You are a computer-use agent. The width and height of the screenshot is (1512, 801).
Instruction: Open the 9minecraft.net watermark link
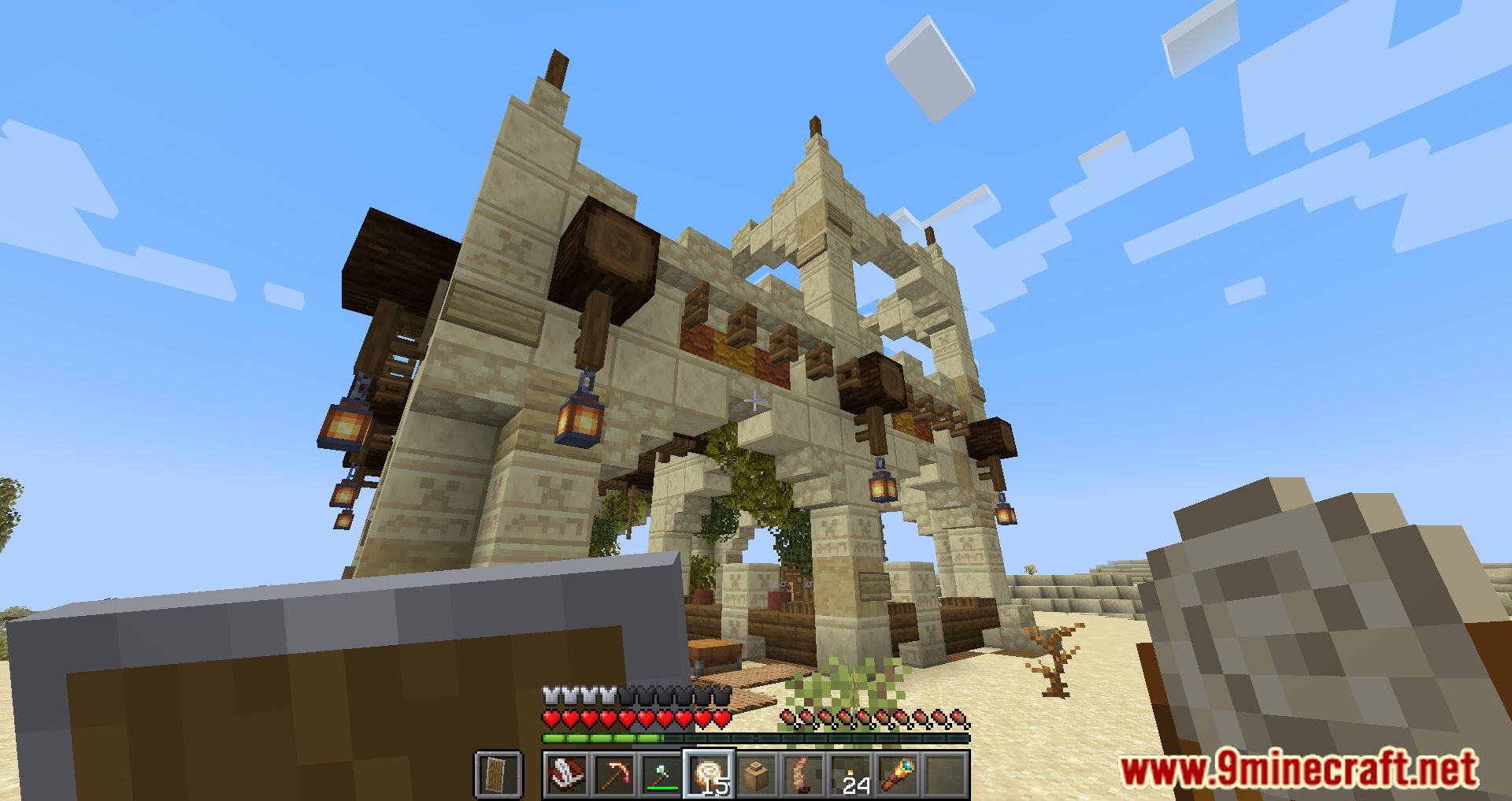pos(1299,769)
